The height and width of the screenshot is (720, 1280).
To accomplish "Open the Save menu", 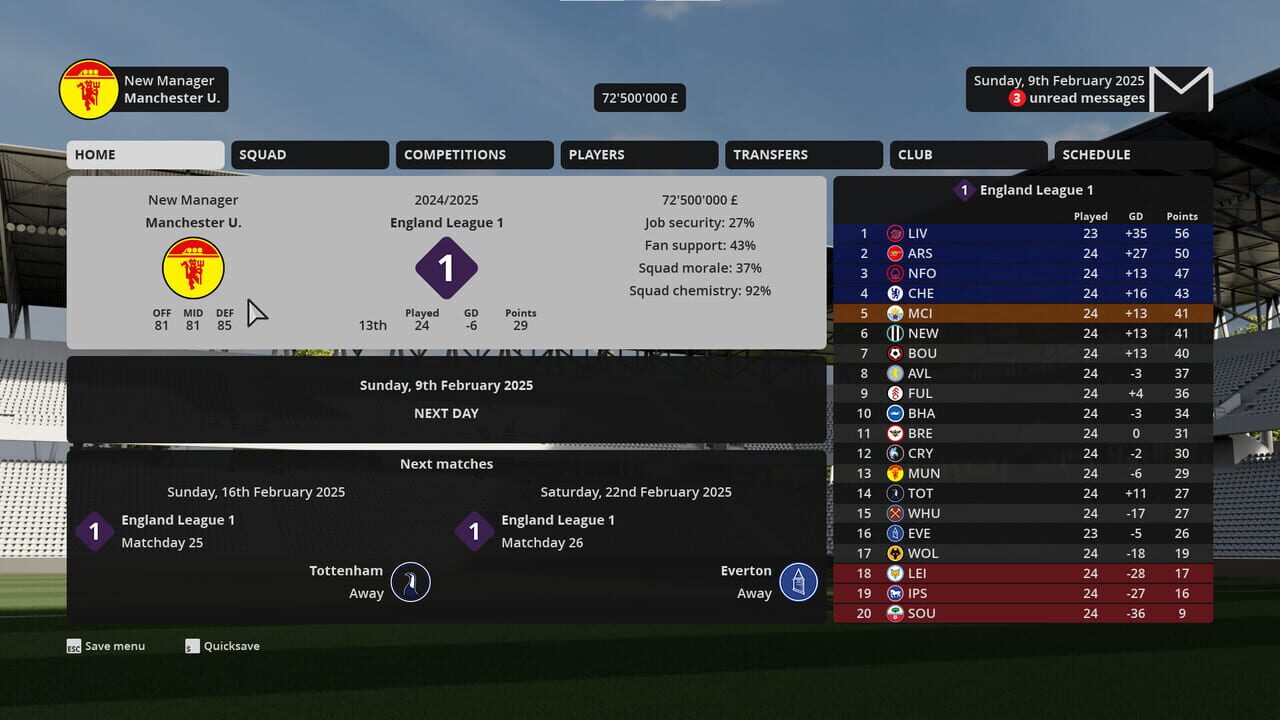I will (105, 646).
